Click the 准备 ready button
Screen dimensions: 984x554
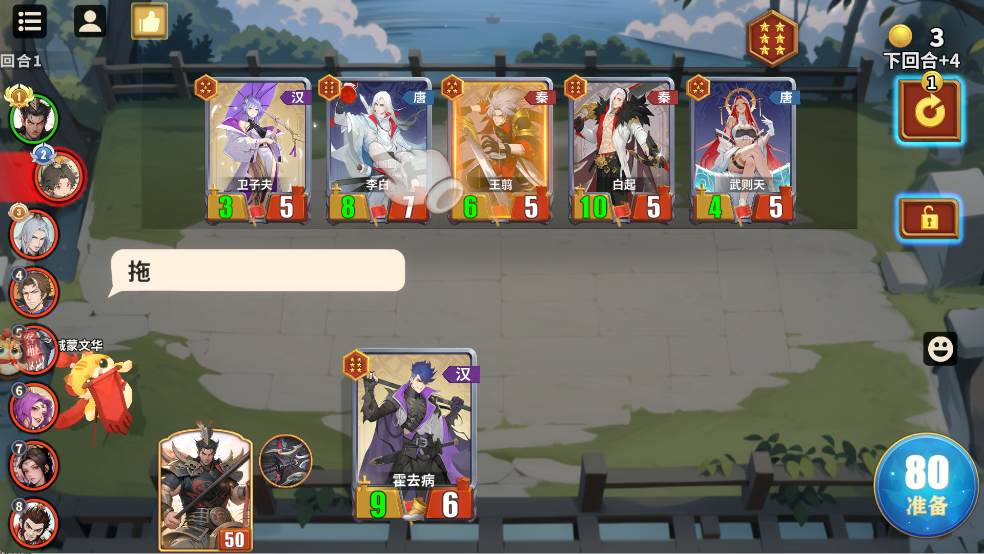(926, 485)
